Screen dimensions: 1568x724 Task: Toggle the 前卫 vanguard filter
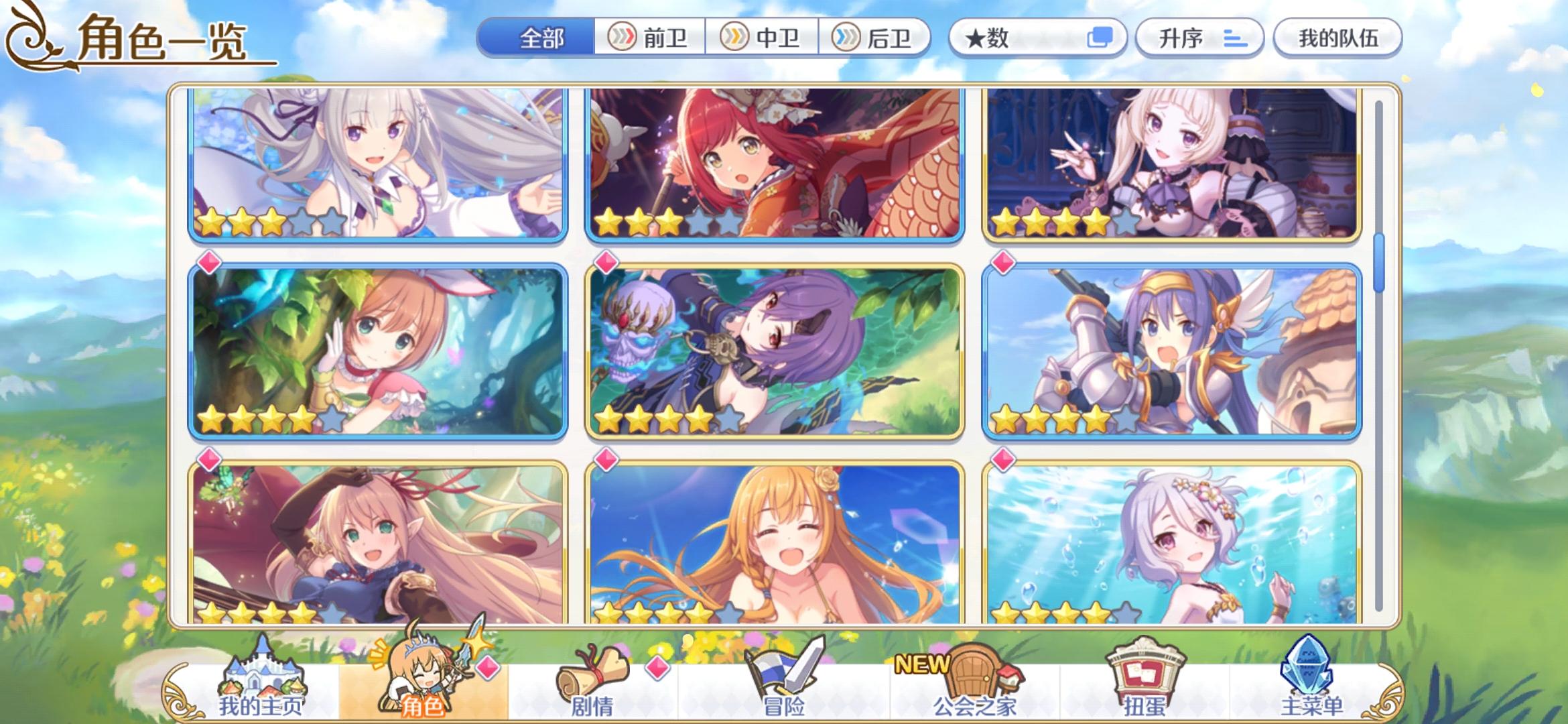652,38
